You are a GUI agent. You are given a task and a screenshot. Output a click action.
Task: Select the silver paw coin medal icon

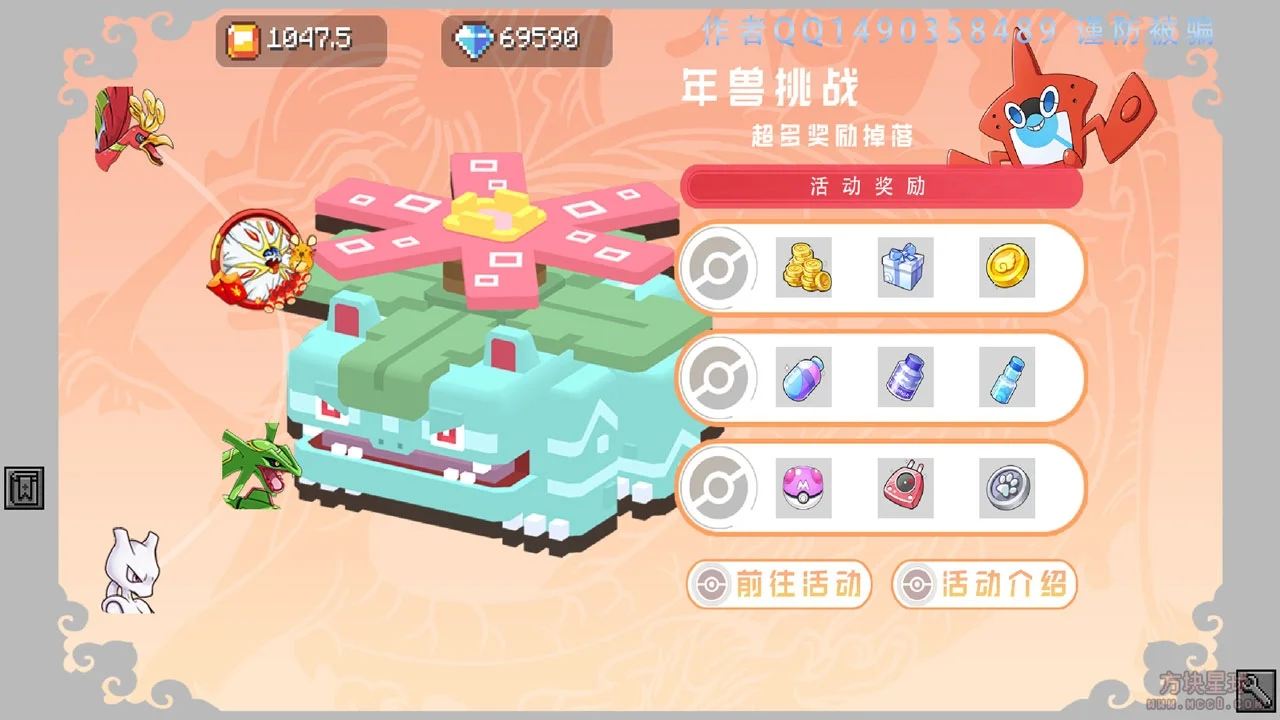tap(1006, 487)
